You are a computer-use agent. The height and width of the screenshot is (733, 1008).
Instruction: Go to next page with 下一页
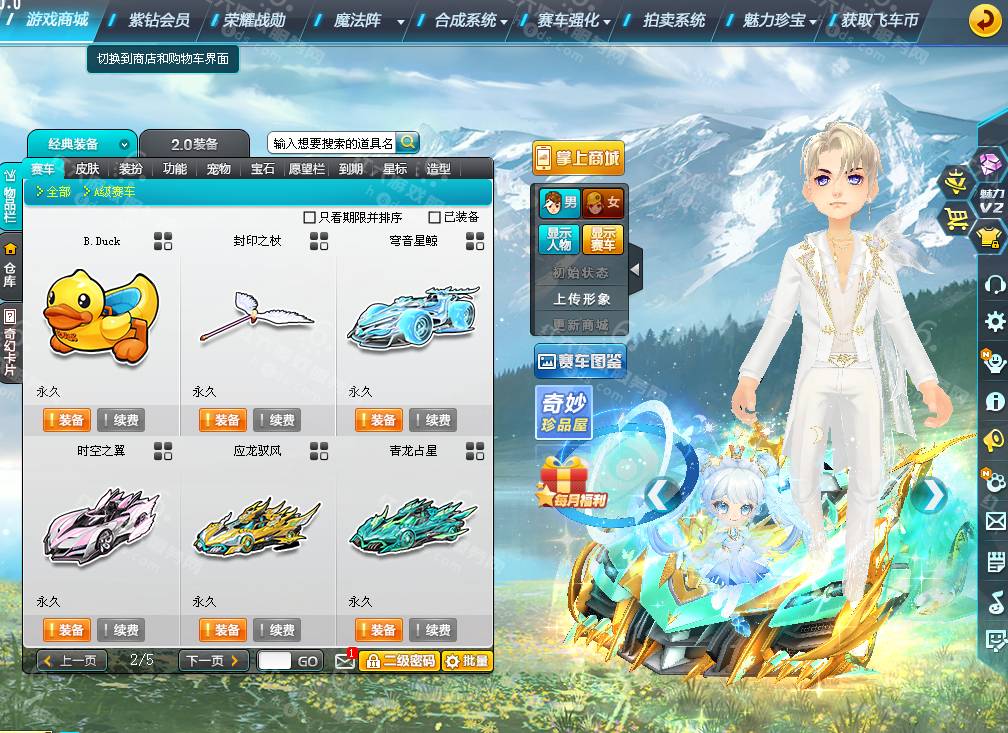[213, 661]
